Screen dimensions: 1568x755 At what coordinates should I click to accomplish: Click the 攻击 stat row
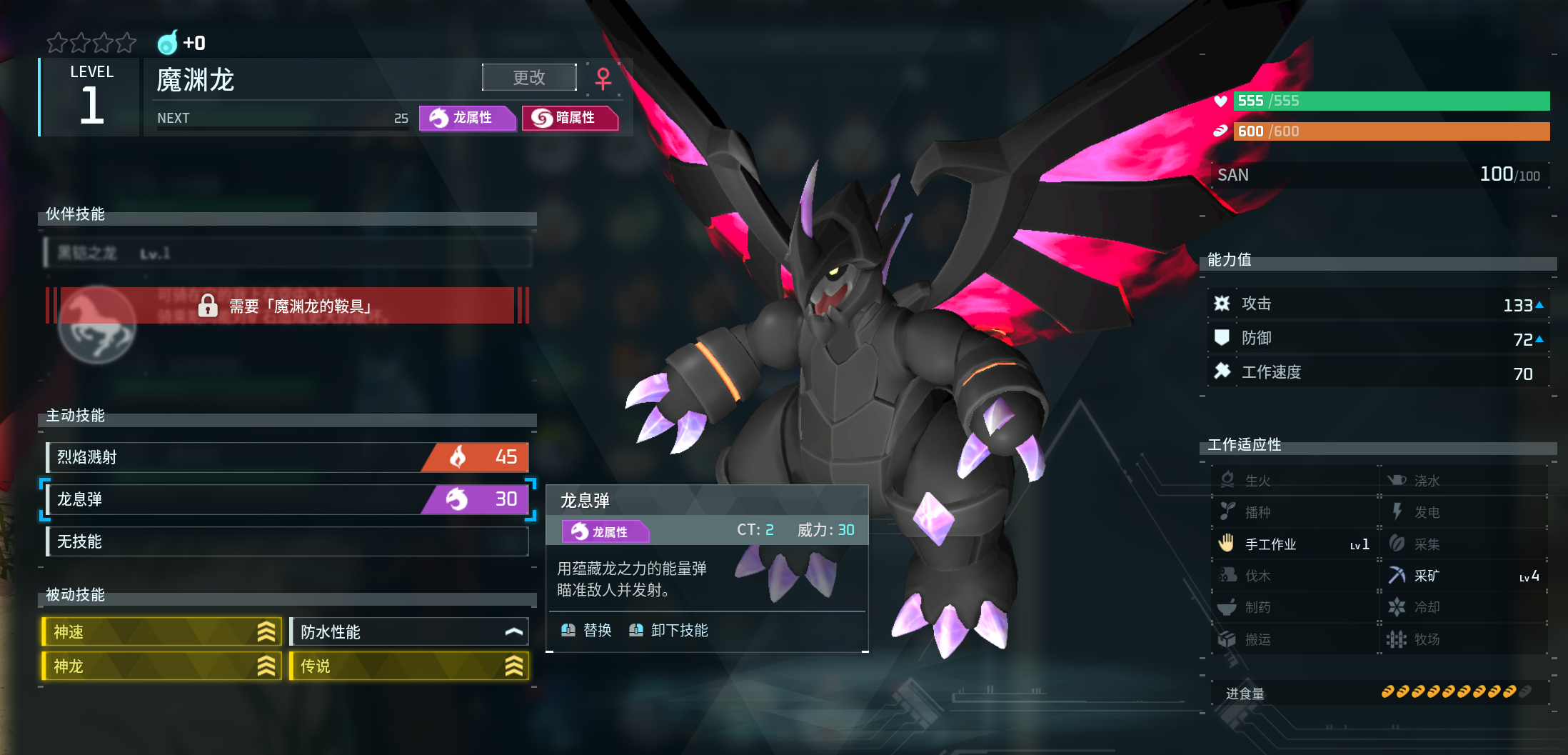tap(1378, 304)
